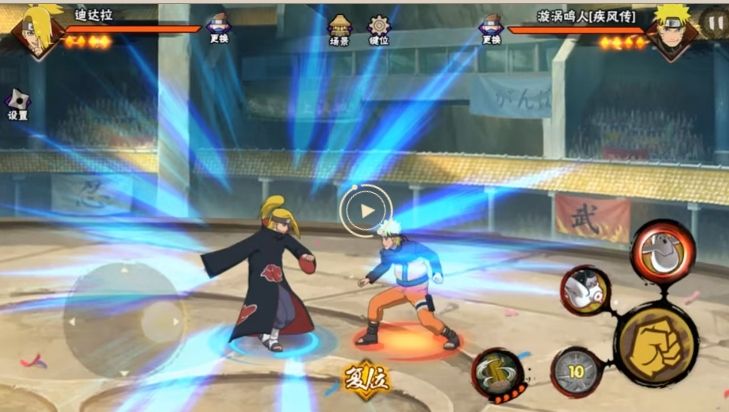
Task: Use the scroll item with orange dots
Action: [x=496, y=372]
